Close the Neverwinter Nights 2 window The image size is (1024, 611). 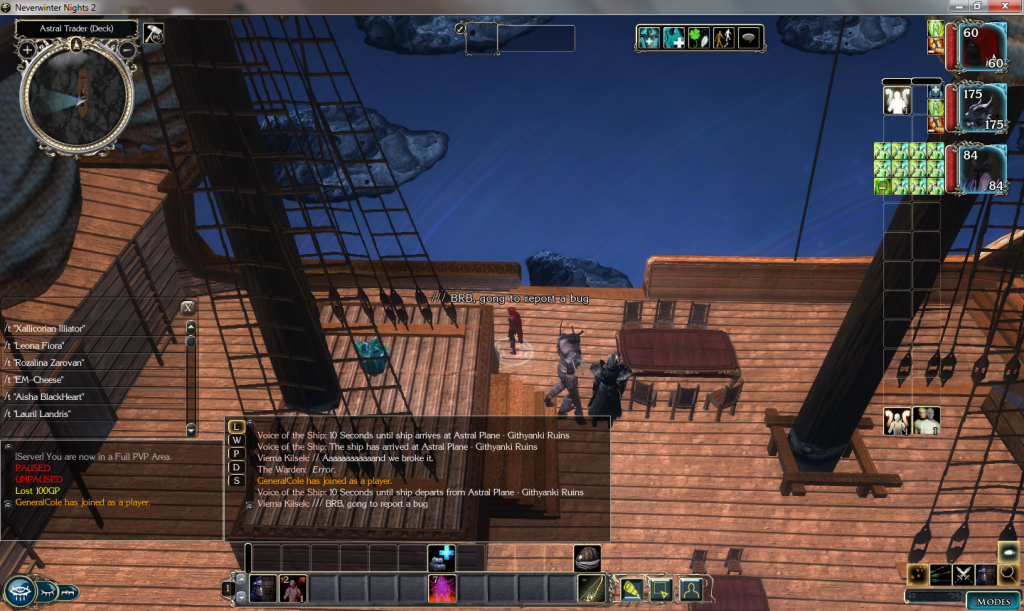[x=1010, y=6]
